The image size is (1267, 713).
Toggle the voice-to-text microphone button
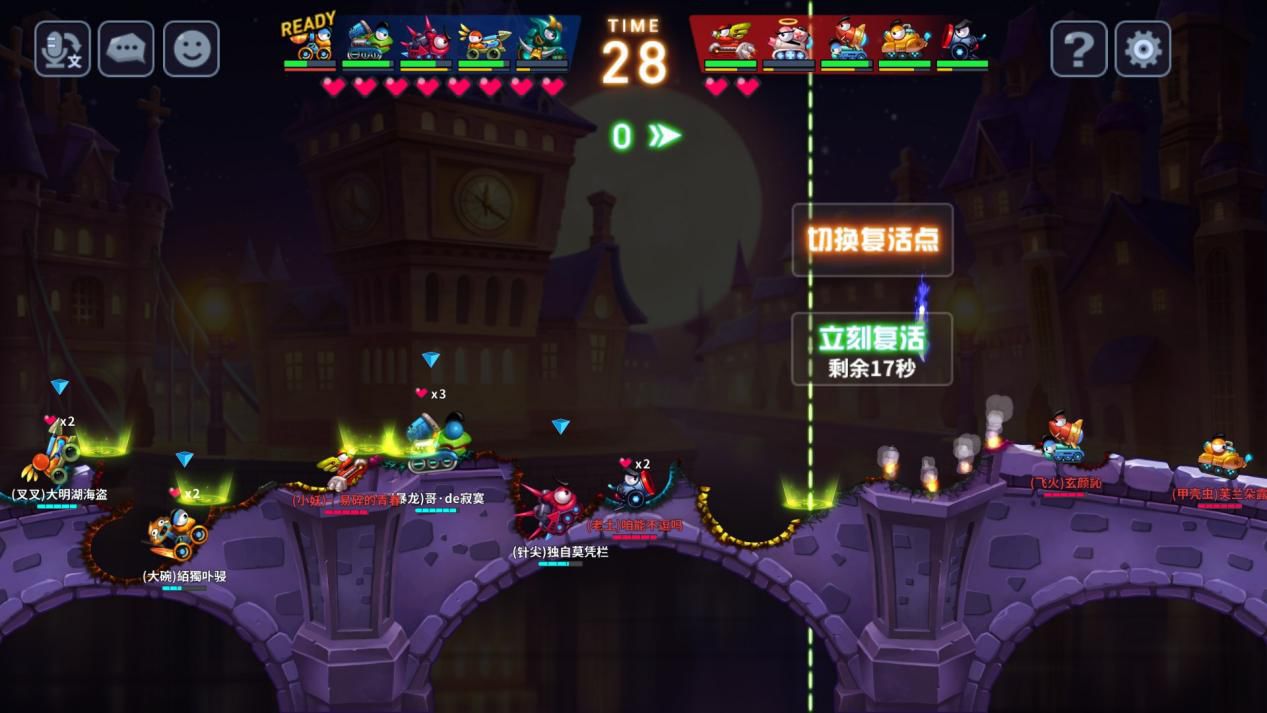point(62,49)
